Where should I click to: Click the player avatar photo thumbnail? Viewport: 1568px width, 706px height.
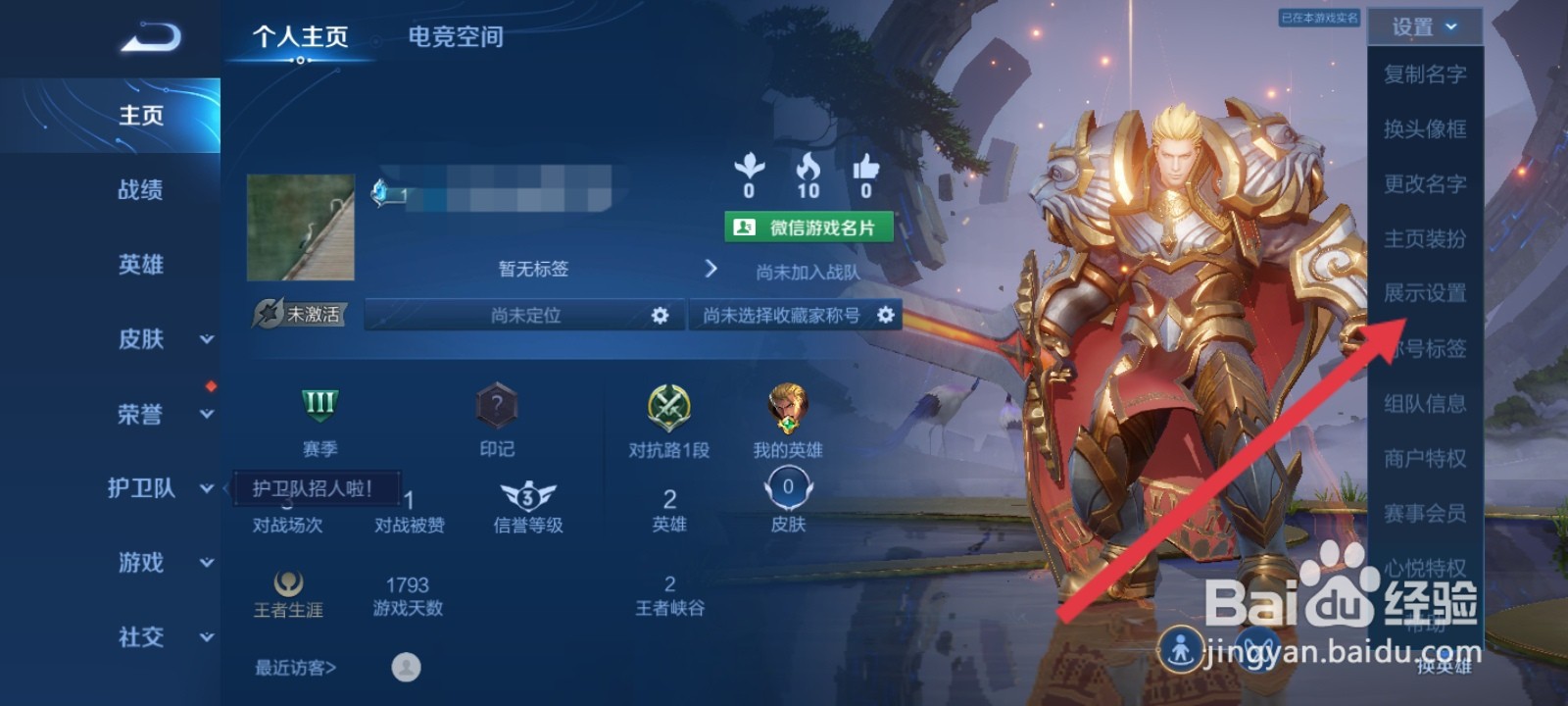tap(300, 227)
